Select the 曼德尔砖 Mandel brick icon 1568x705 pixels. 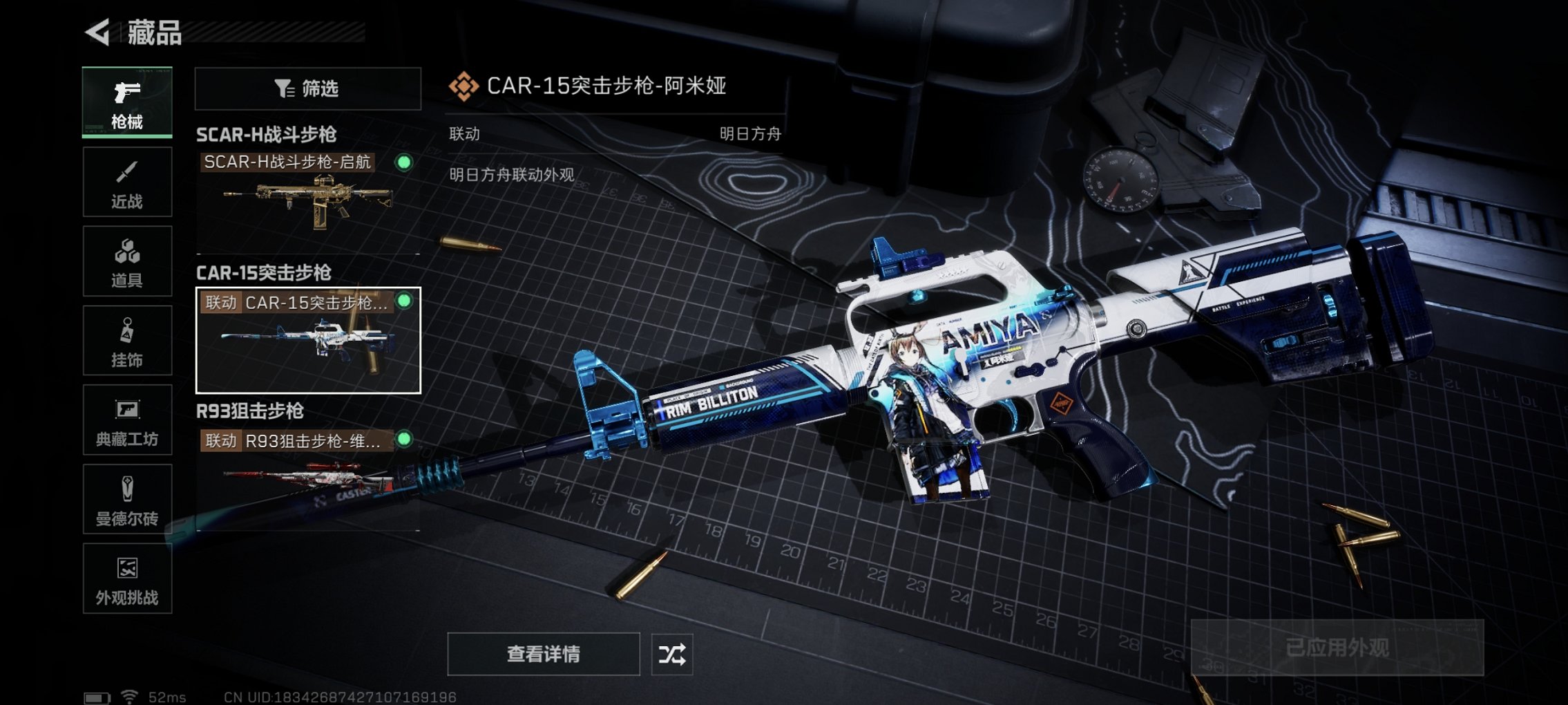[126, 499]
